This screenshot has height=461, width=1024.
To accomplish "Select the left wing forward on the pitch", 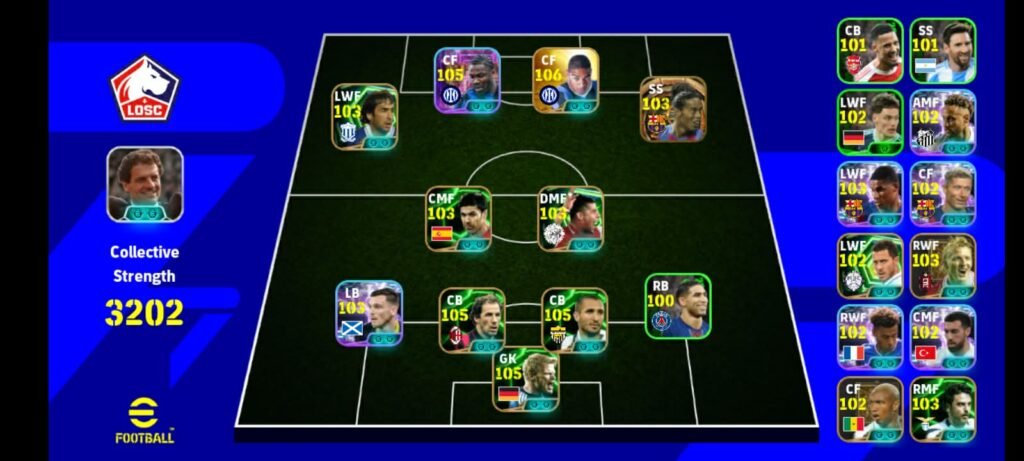I will tap(365, 117).
